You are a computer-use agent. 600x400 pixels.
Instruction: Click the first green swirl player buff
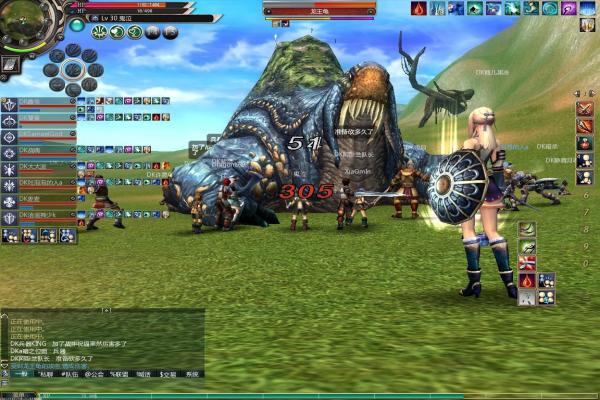click(99, 32)
